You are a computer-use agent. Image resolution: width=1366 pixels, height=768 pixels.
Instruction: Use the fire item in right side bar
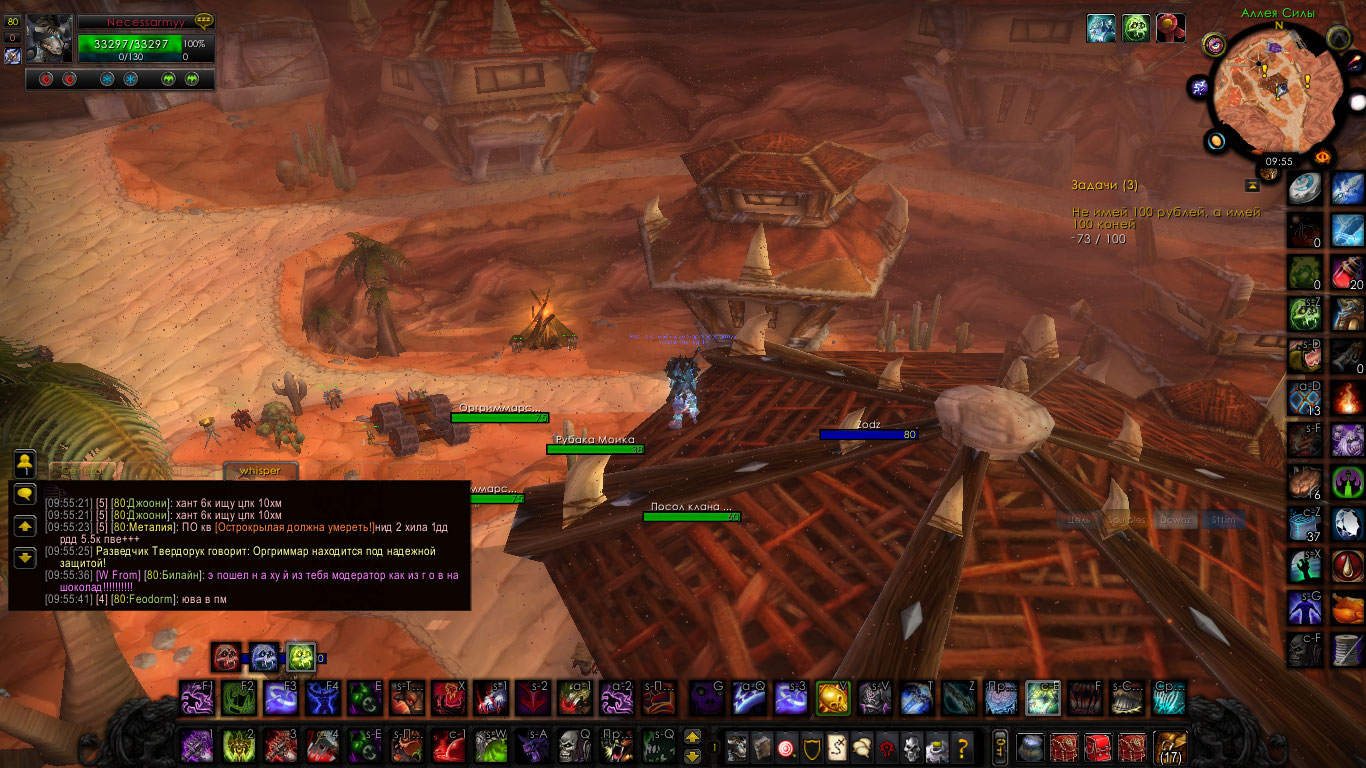(1347, 399)
